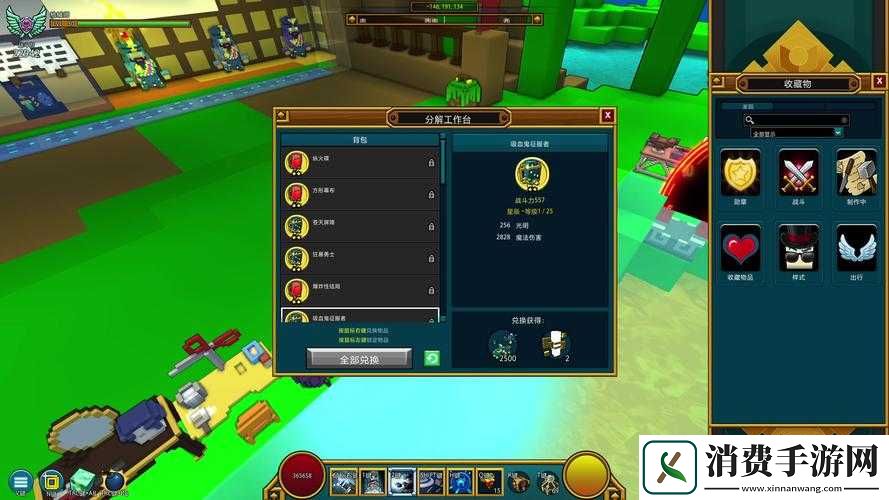The image size is (889, 500).
Task: Click the yellow square icon beside the menu button
Action: pos(52,481)
